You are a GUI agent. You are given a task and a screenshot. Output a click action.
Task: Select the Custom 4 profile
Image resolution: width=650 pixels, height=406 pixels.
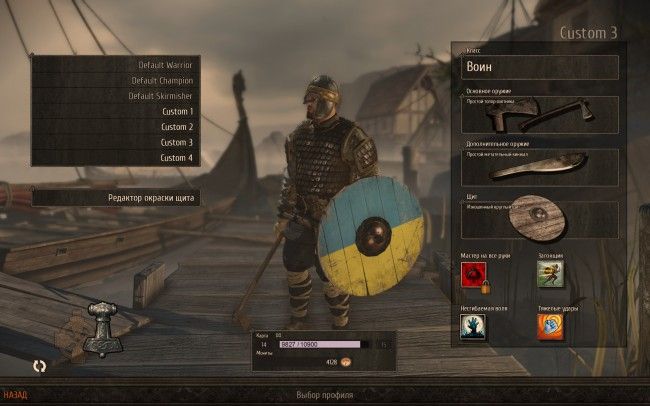point(115,158)
